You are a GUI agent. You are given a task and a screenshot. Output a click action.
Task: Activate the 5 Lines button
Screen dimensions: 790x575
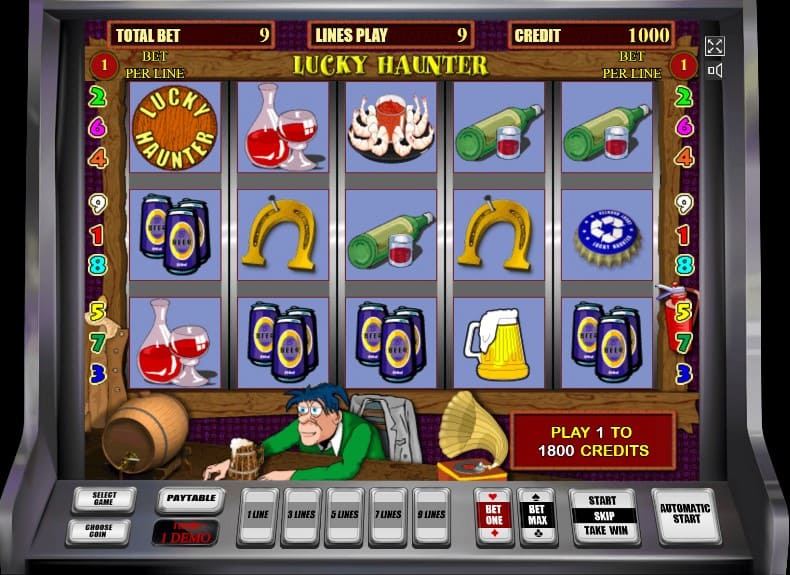[x=345, y=516]
